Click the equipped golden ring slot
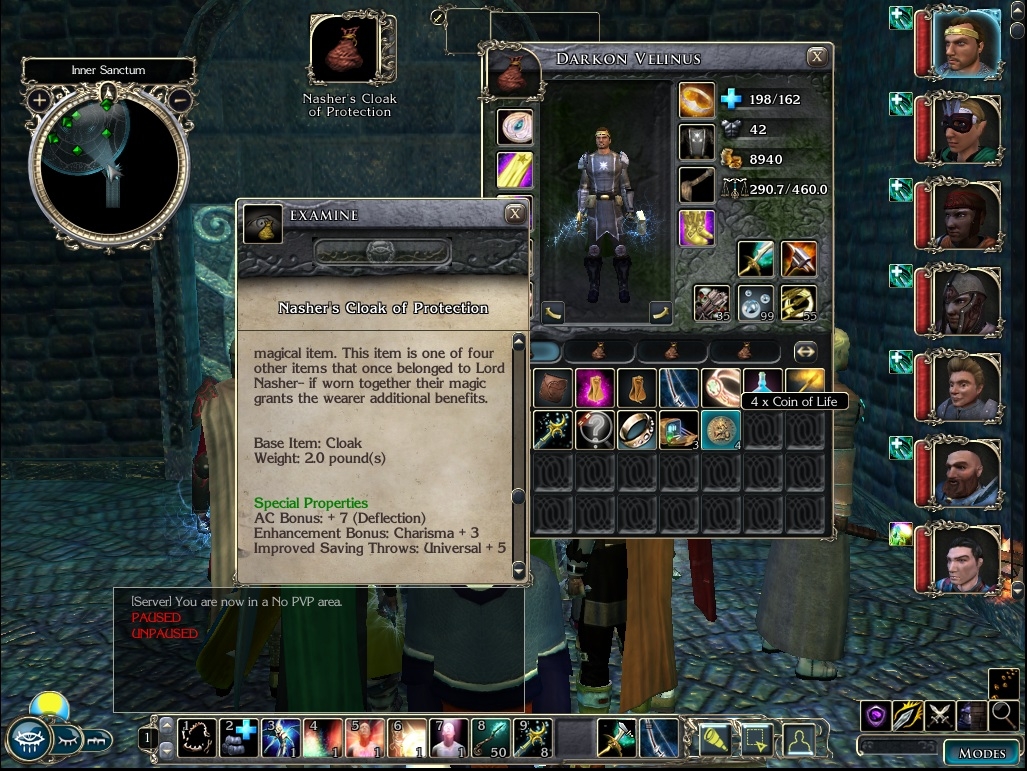The width and height of the screenshot is (1027, 771). 697,100
